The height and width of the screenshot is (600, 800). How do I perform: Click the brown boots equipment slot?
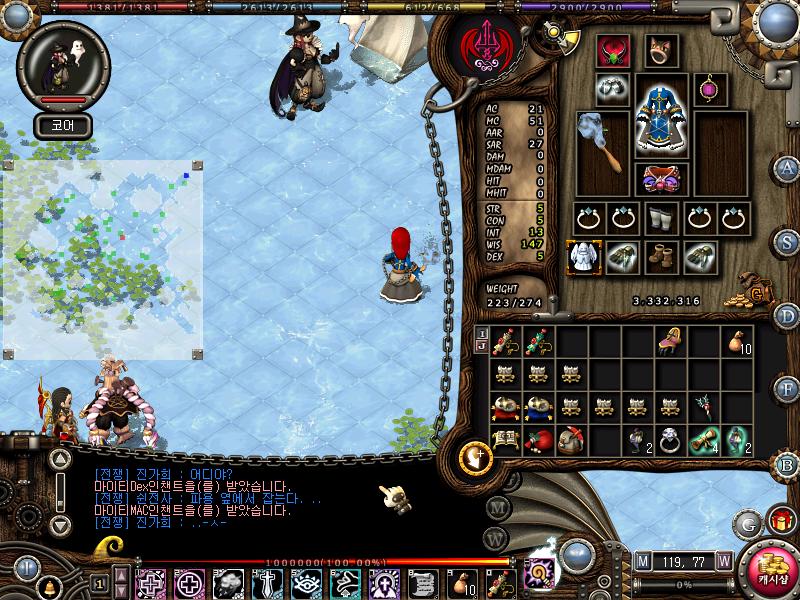click(661, 257)
